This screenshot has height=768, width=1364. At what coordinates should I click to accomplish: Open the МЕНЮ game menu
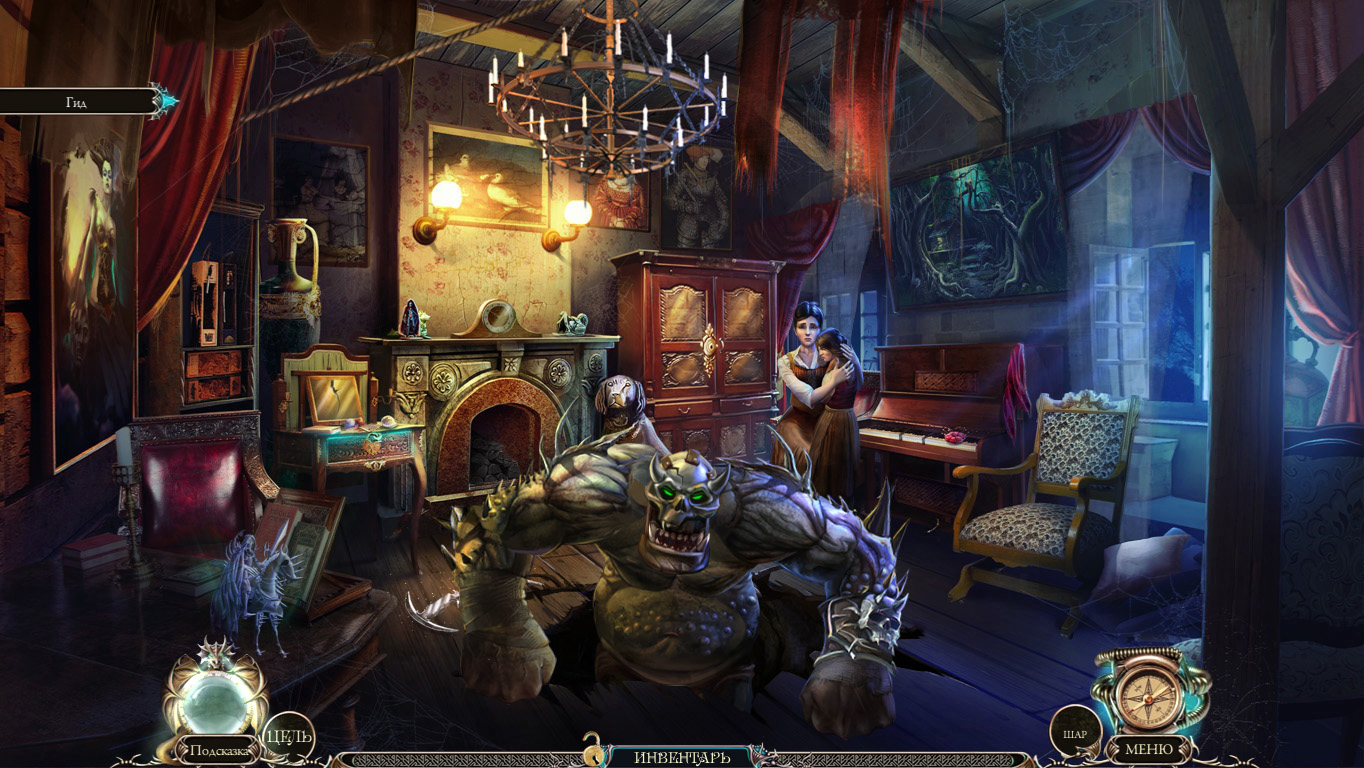1149,749
